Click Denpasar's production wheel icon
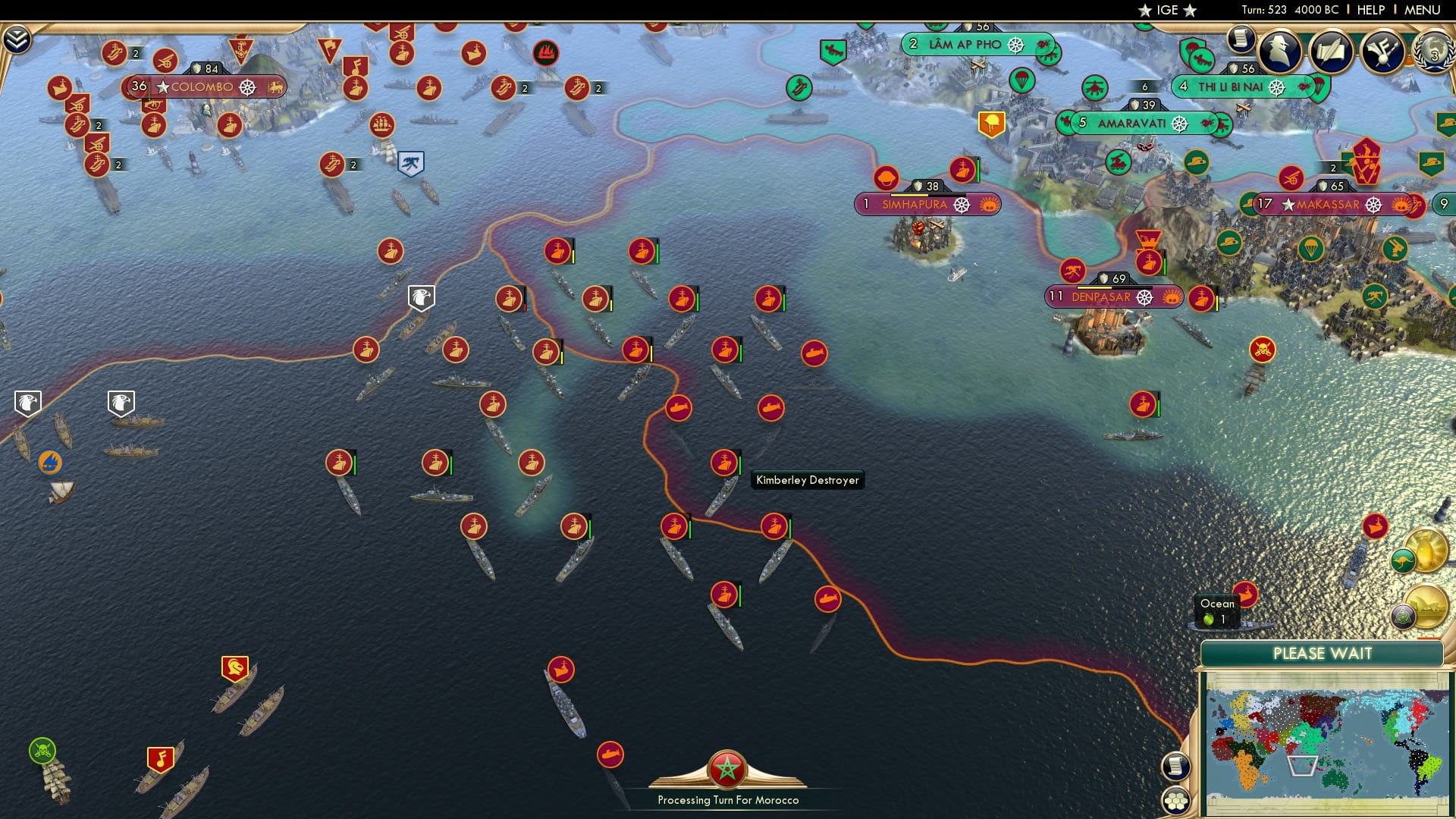 (1145, 297)
